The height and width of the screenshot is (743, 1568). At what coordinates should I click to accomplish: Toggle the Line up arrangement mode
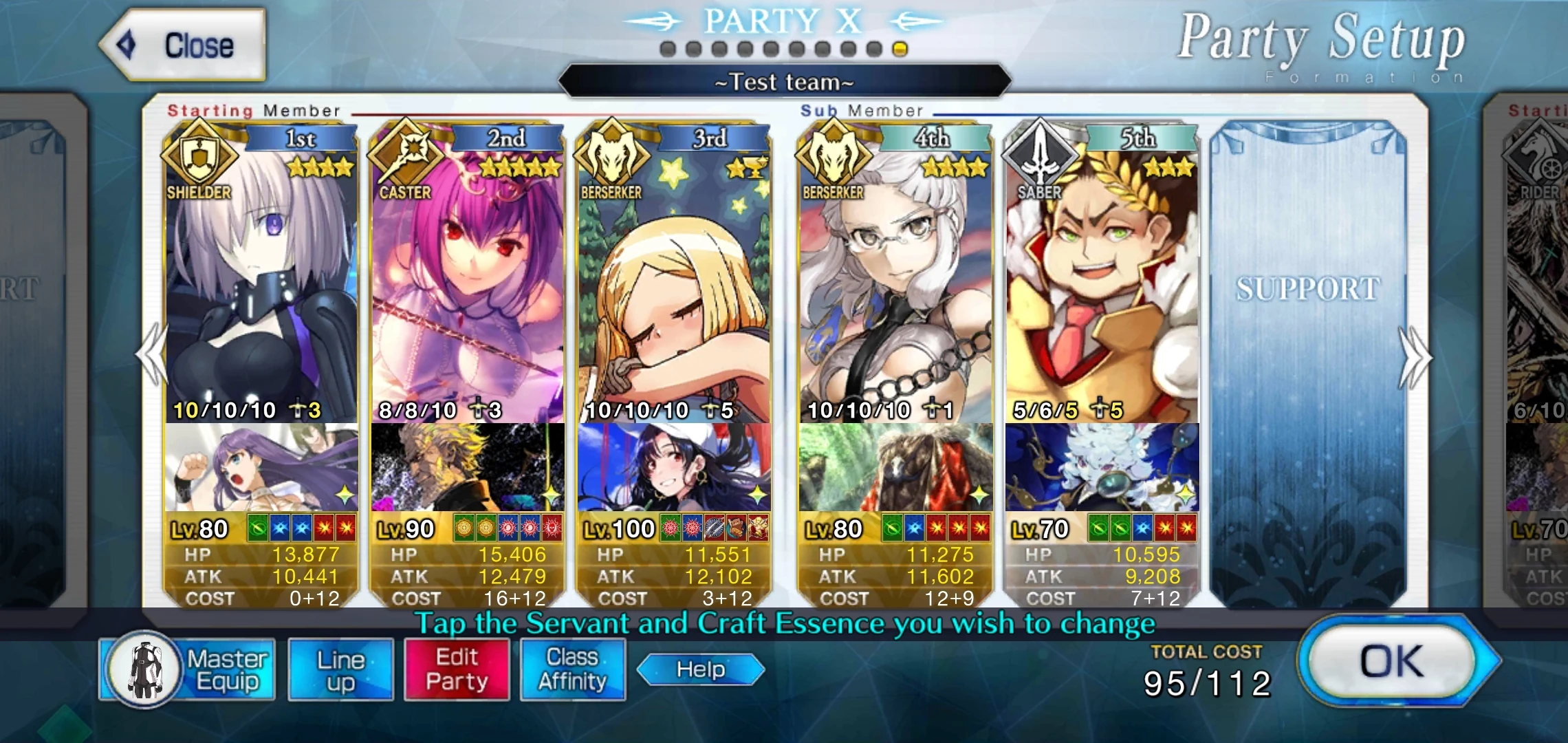(x=340, y=668)
